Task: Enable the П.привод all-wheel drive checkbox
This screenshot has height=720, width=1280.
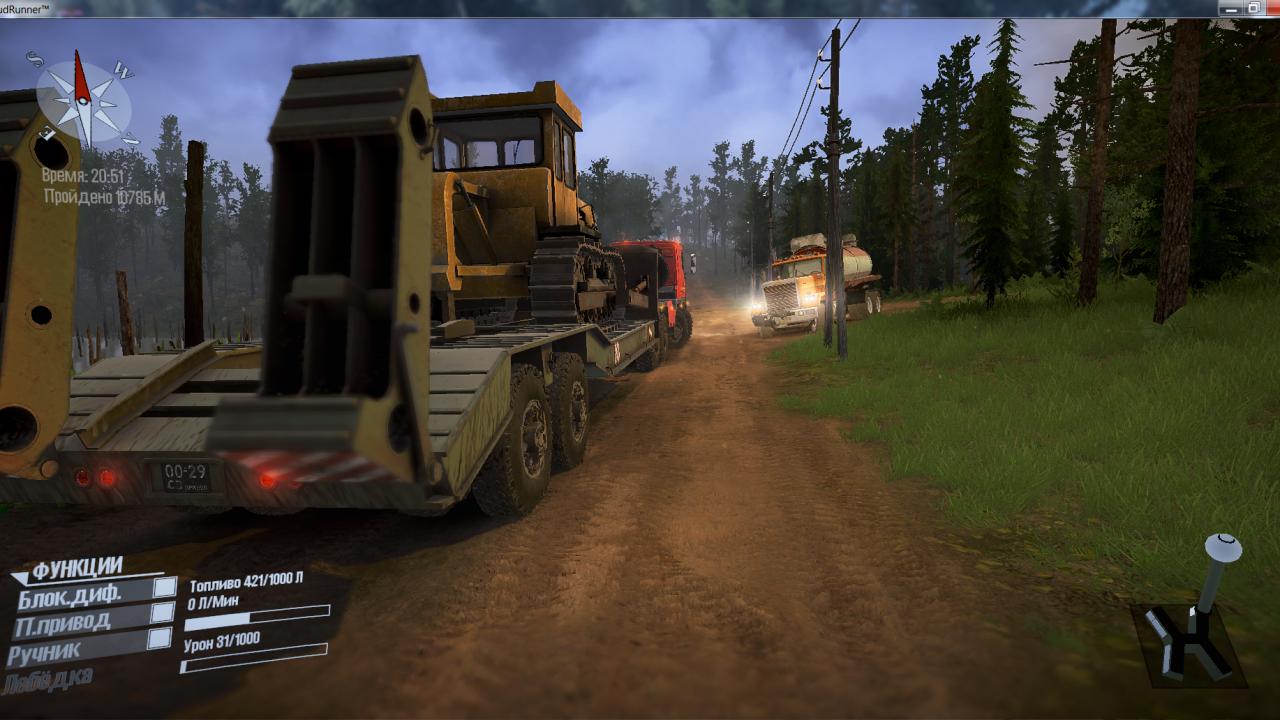Action: 160,614
